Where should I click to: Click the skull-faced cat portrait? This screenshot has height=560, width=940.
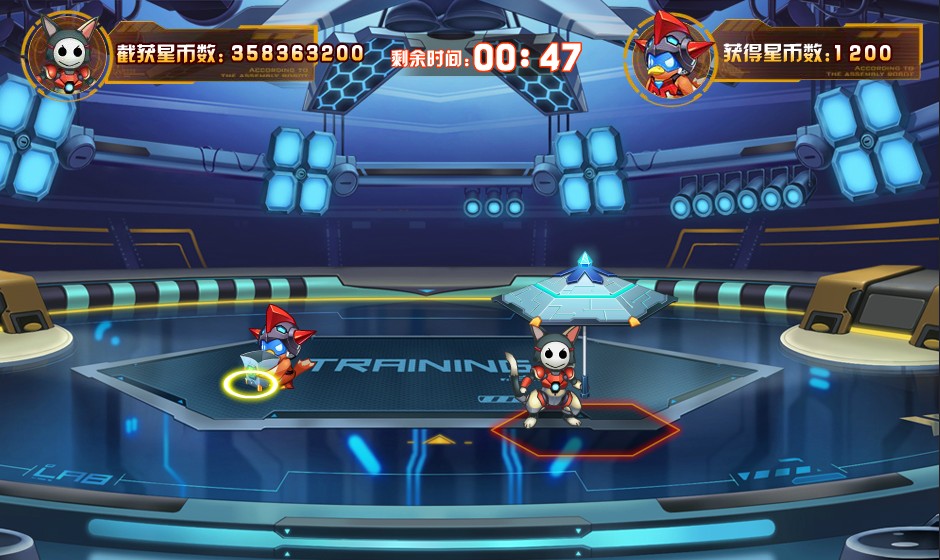[x=64, y=53]
